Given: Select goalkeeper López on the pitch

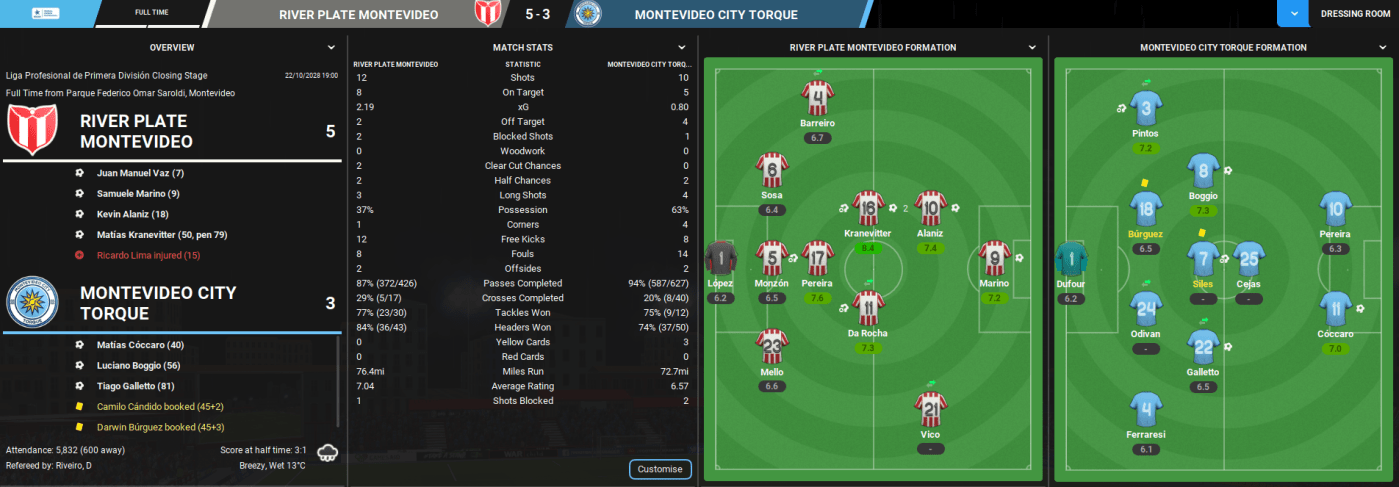Looking at the screenshot, I should [720, 259].
